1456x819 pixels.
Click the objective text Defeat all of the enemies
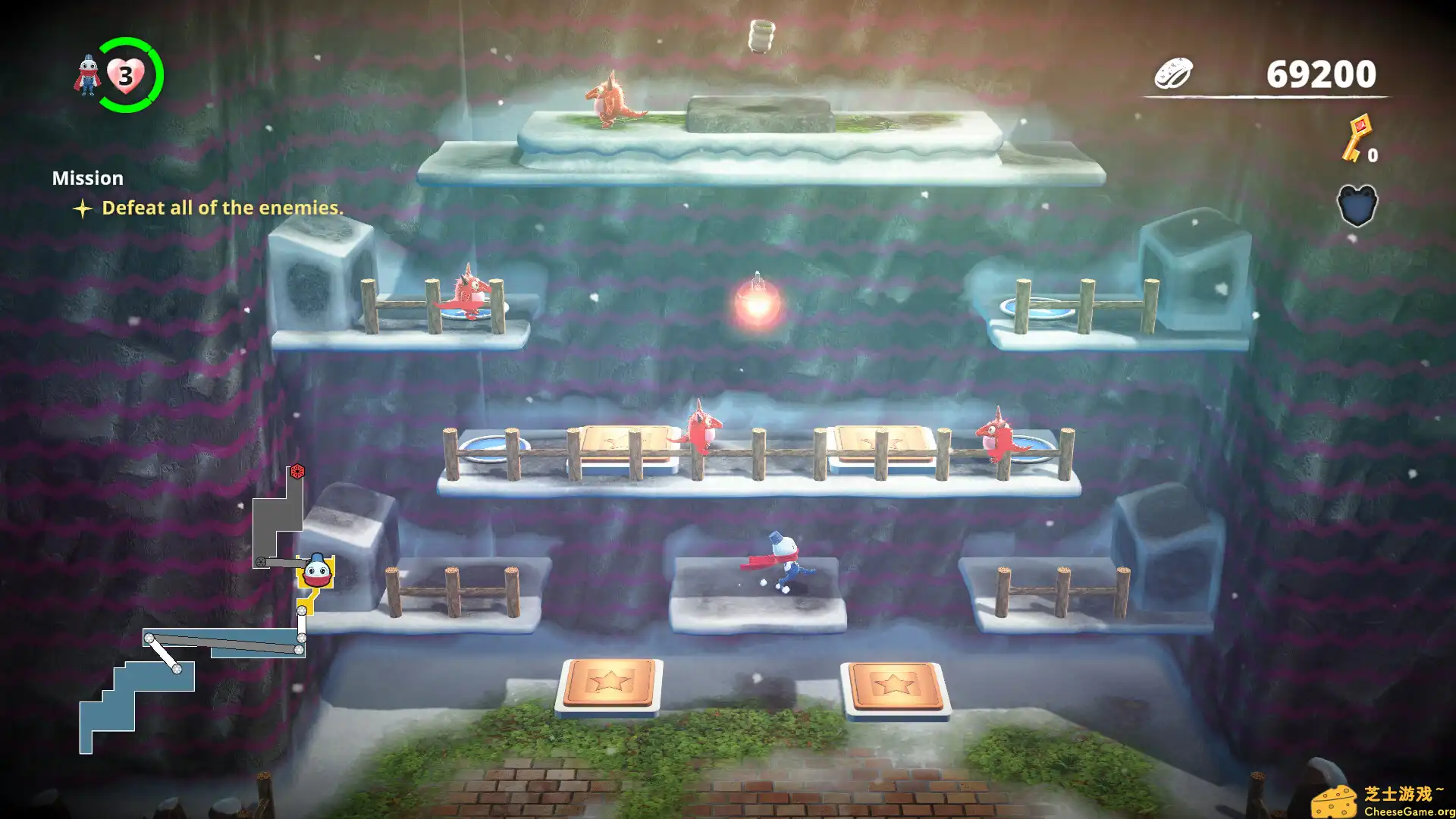coord(222,207)
